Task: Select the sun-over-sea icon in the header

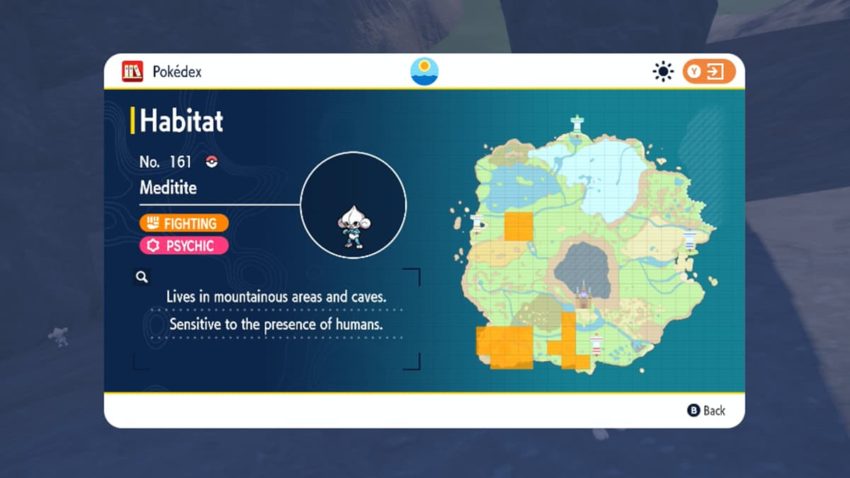Action: (x=424, y=72)
